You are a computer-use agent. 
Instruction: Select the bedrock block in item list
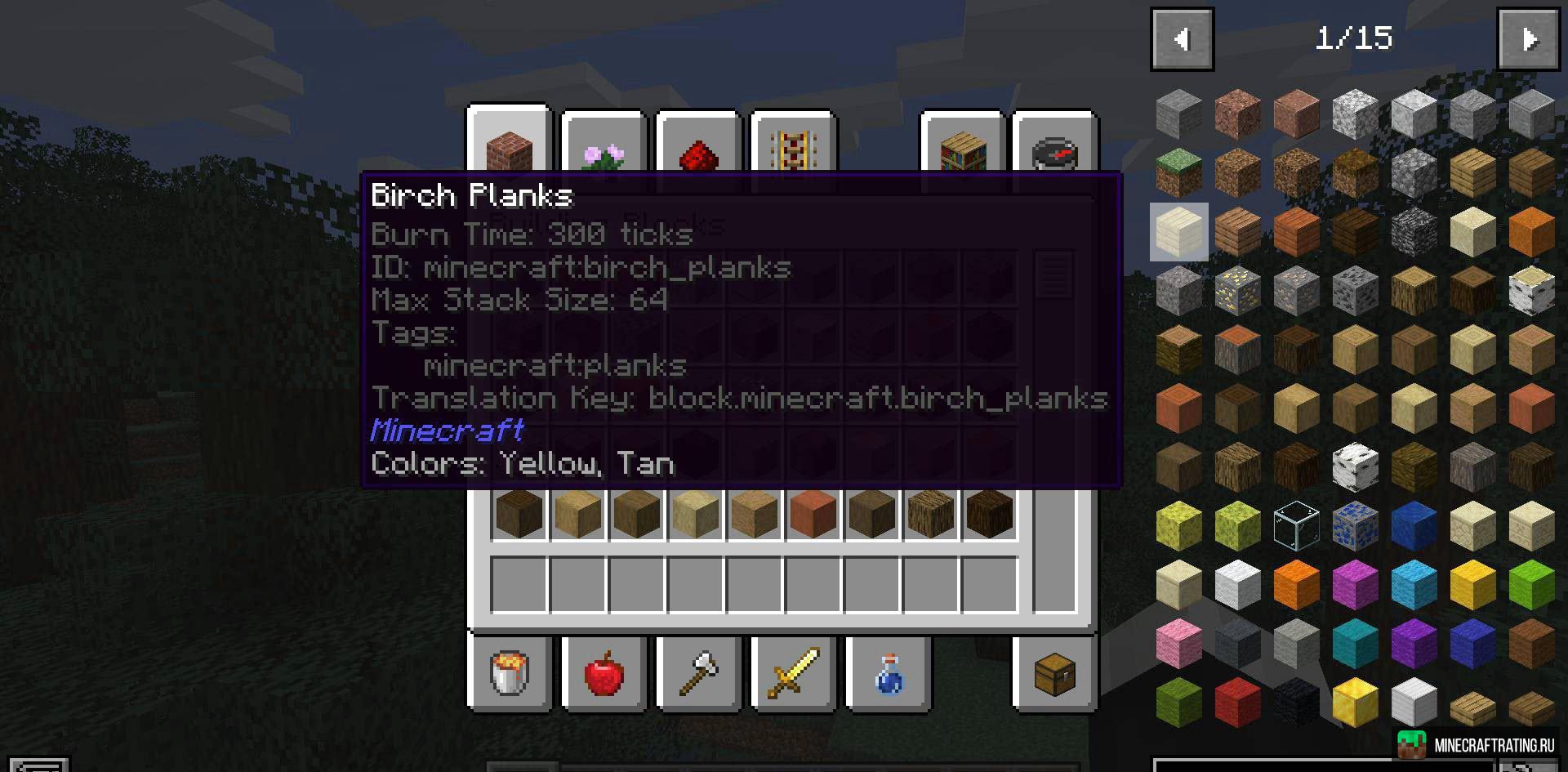pos(1414,234)
